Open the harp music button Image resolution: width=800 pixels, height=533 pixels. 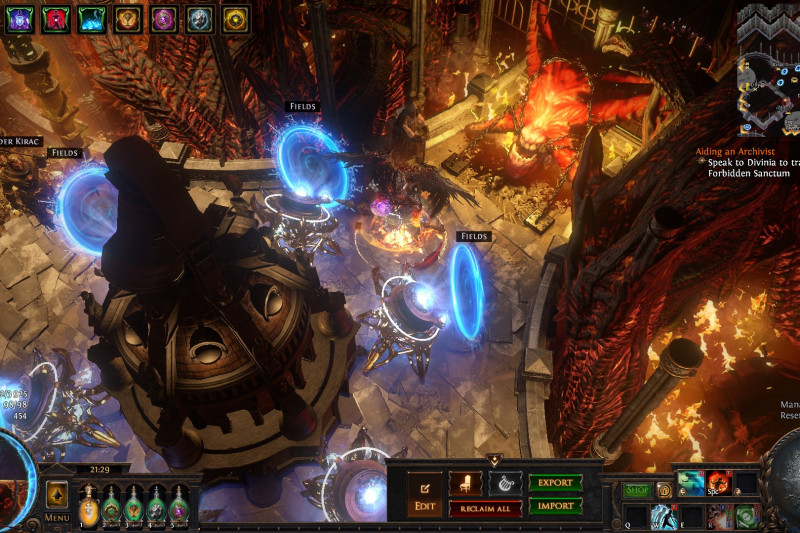[x=505, y=483]
